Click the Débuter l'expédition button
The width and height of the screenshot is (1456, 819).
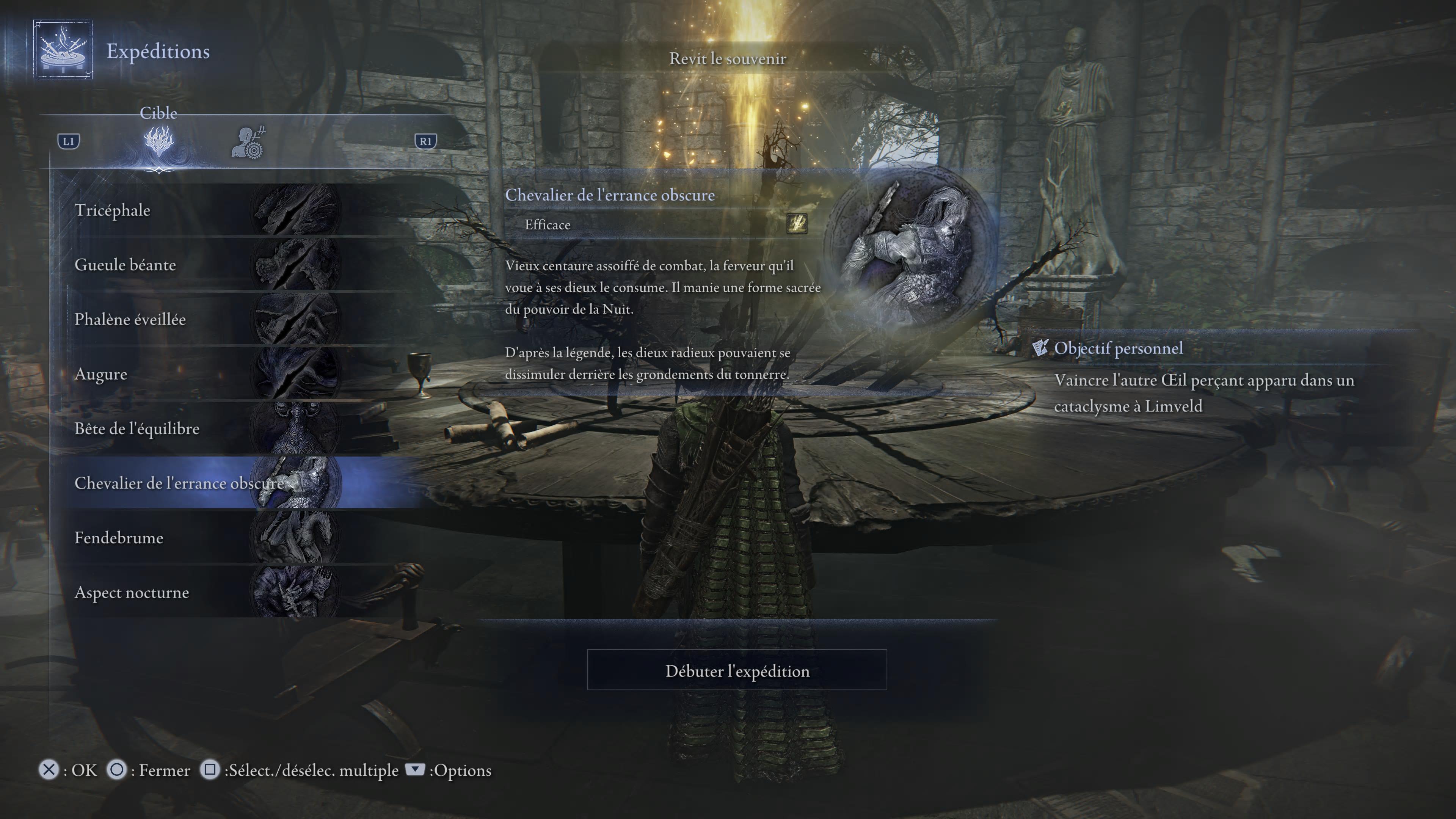pyautogui.click(x=736, y=670)
